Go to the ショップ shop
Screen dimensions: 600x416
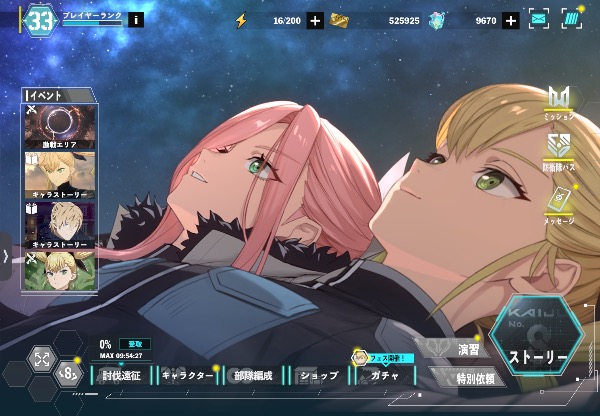(x=318, y=376)
